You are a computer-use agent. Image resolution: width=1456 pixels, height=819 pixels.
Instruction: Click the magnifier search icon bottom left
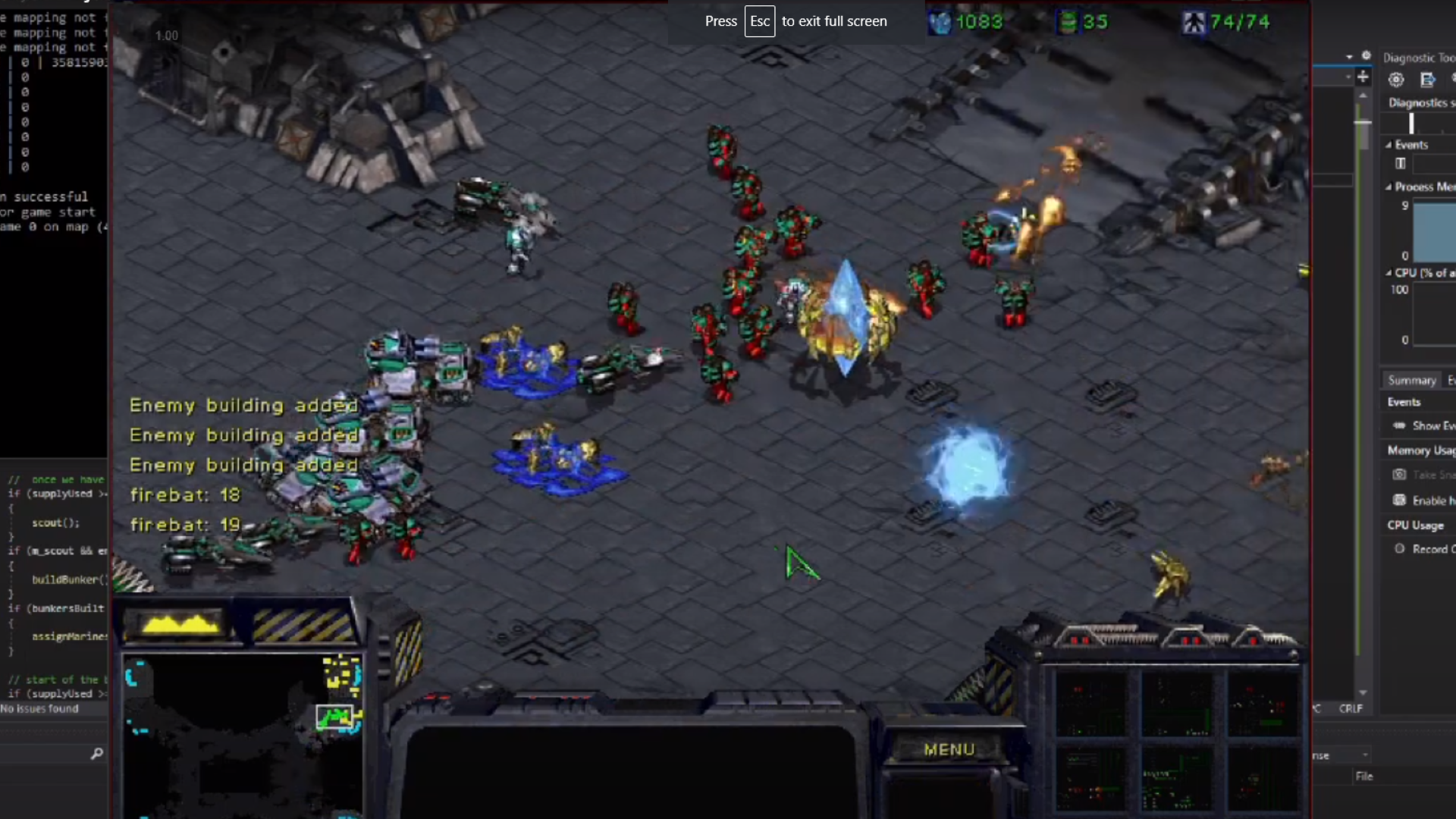point(97,755)
